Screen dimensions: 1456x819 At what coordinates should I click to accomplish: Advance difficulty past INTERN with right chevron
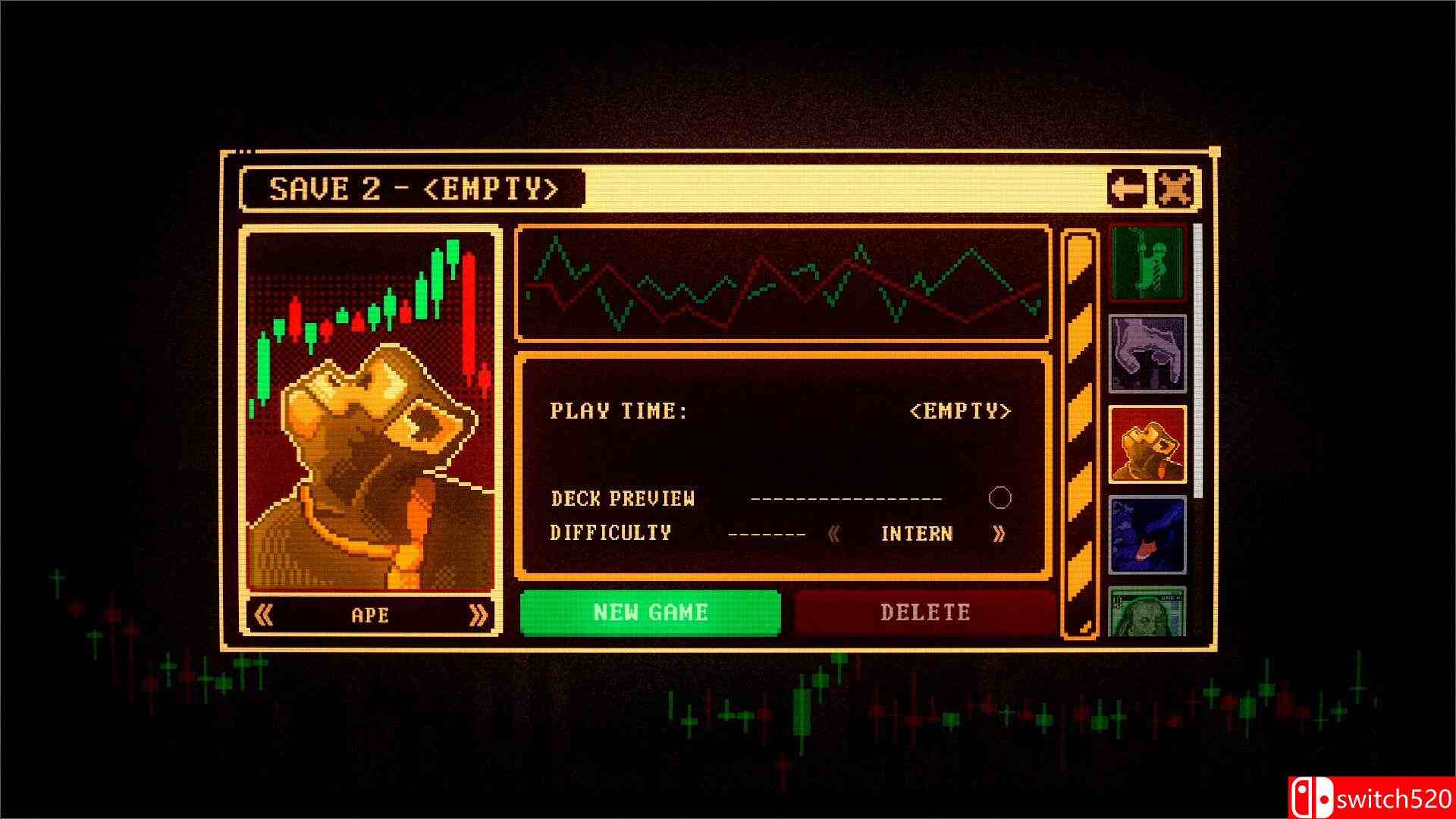tap(999, 533)
